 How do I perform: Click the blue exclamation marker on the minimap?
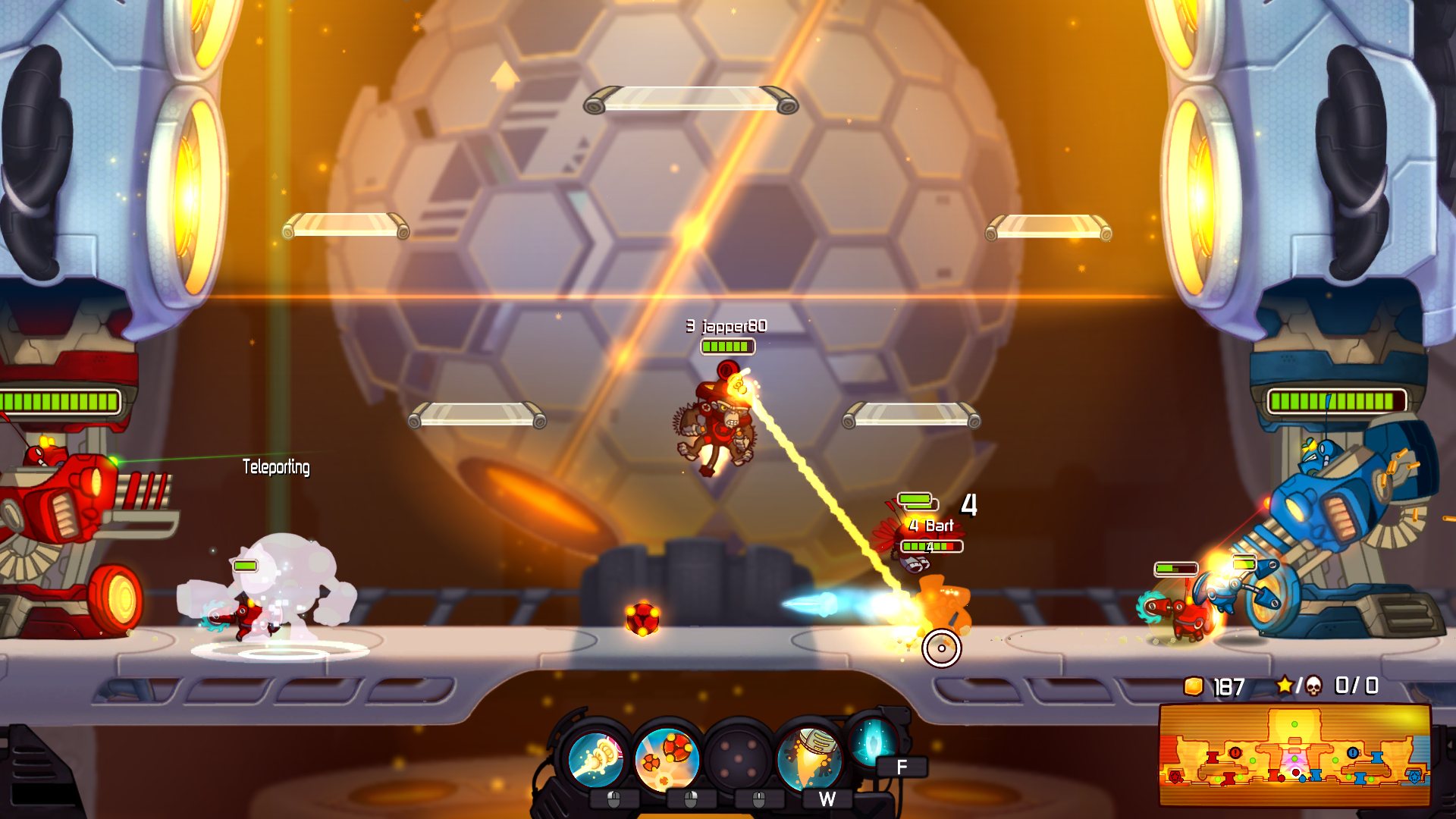tap(1353, 752)
